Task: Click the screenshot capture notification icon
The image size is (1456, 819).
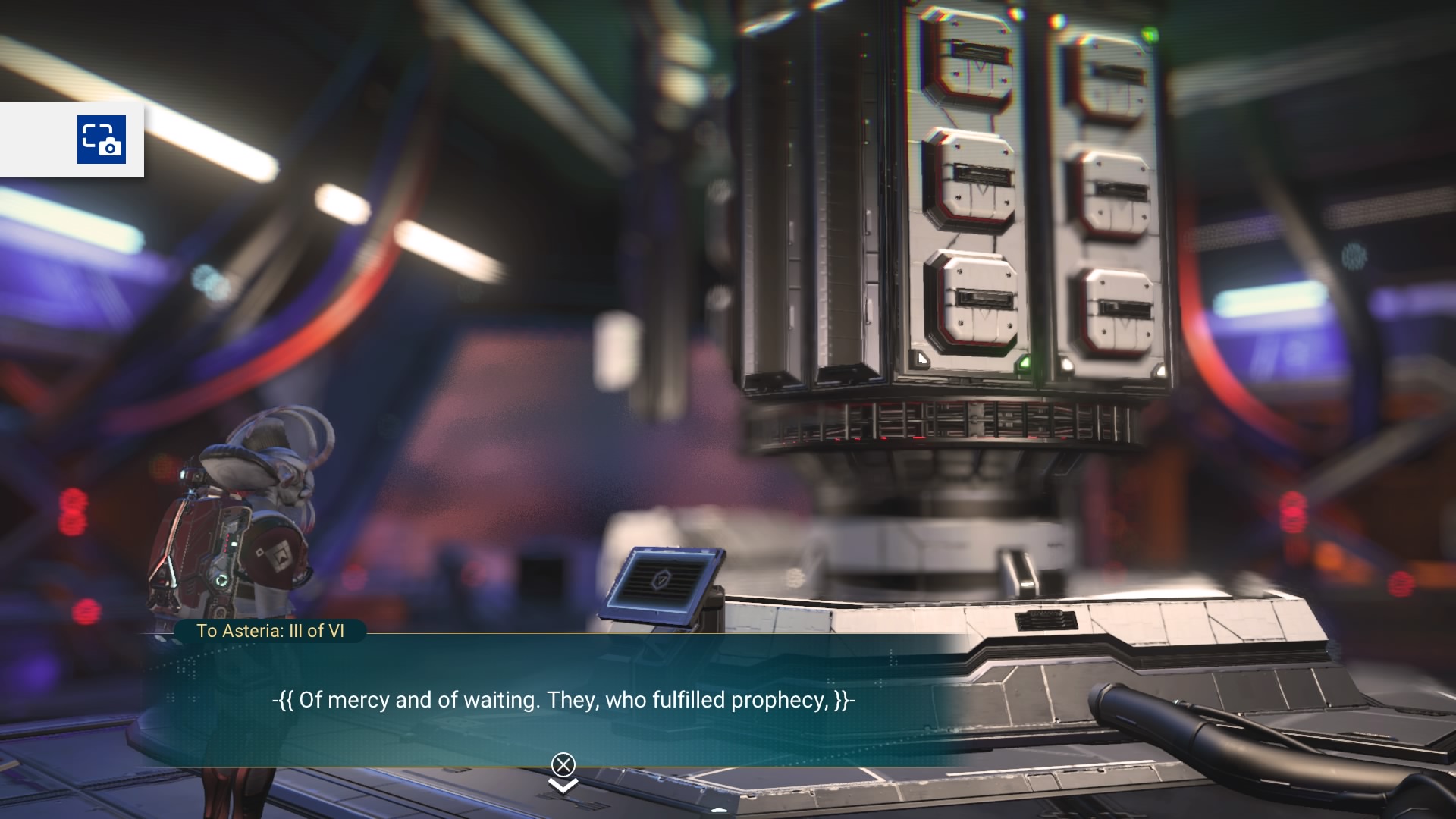Action: 102,140
